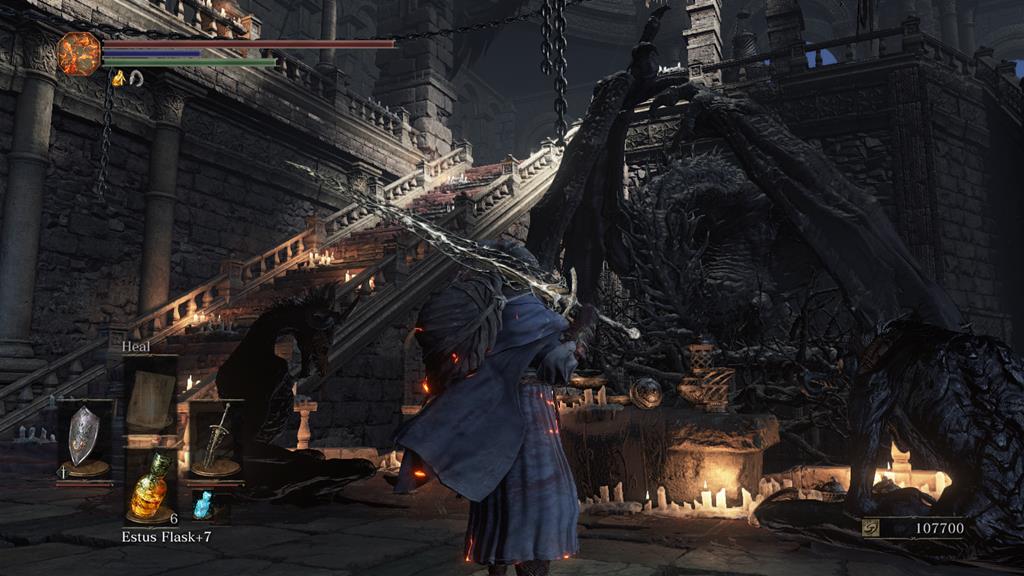This screenshot has height=576, width=1024.
Task: Click the blue Ashen Estus Flask icon
Action: point(203,505)
